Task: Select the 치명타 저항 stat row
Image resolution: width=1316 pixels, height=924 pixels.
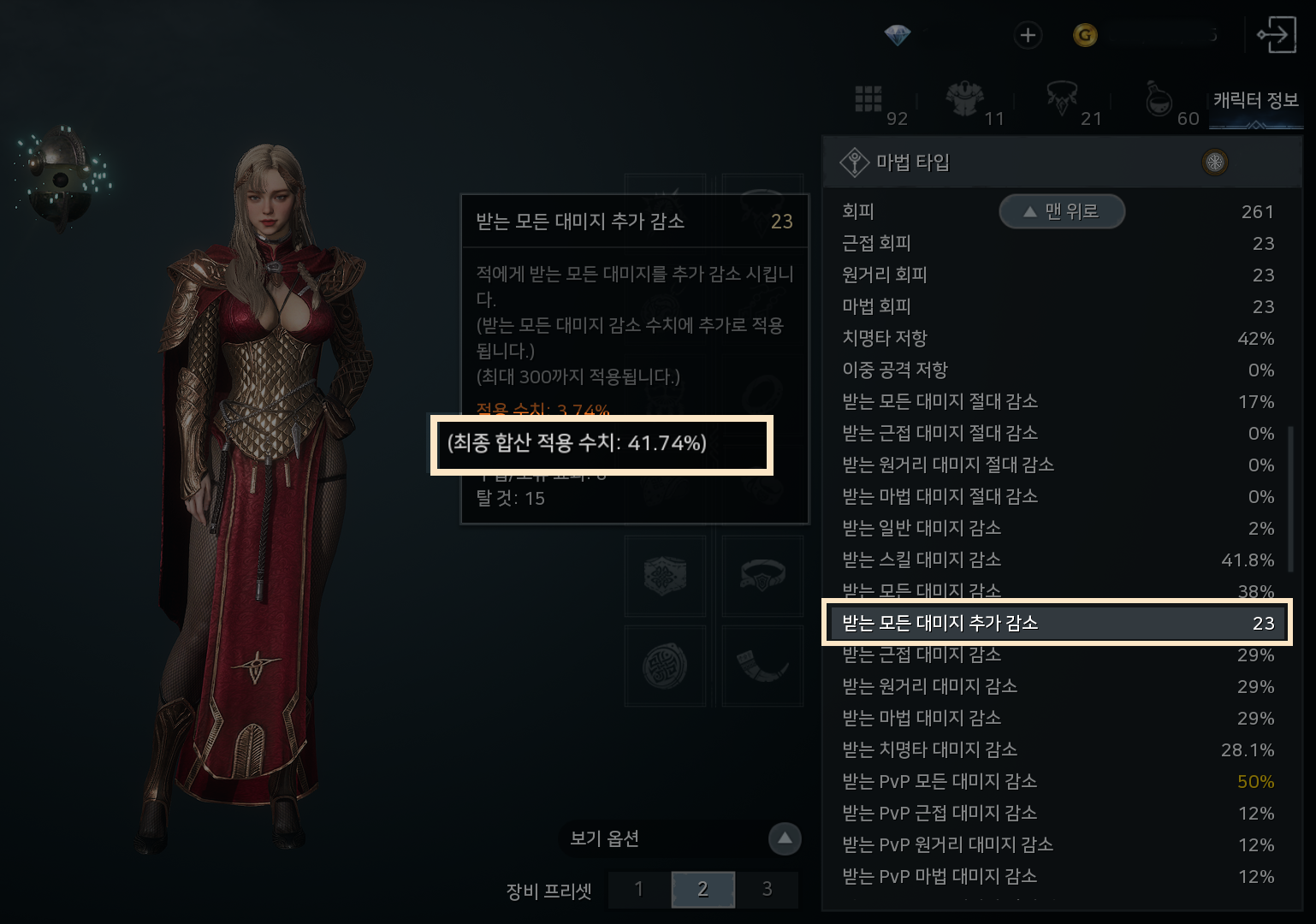Action: tap(1057, 338)
